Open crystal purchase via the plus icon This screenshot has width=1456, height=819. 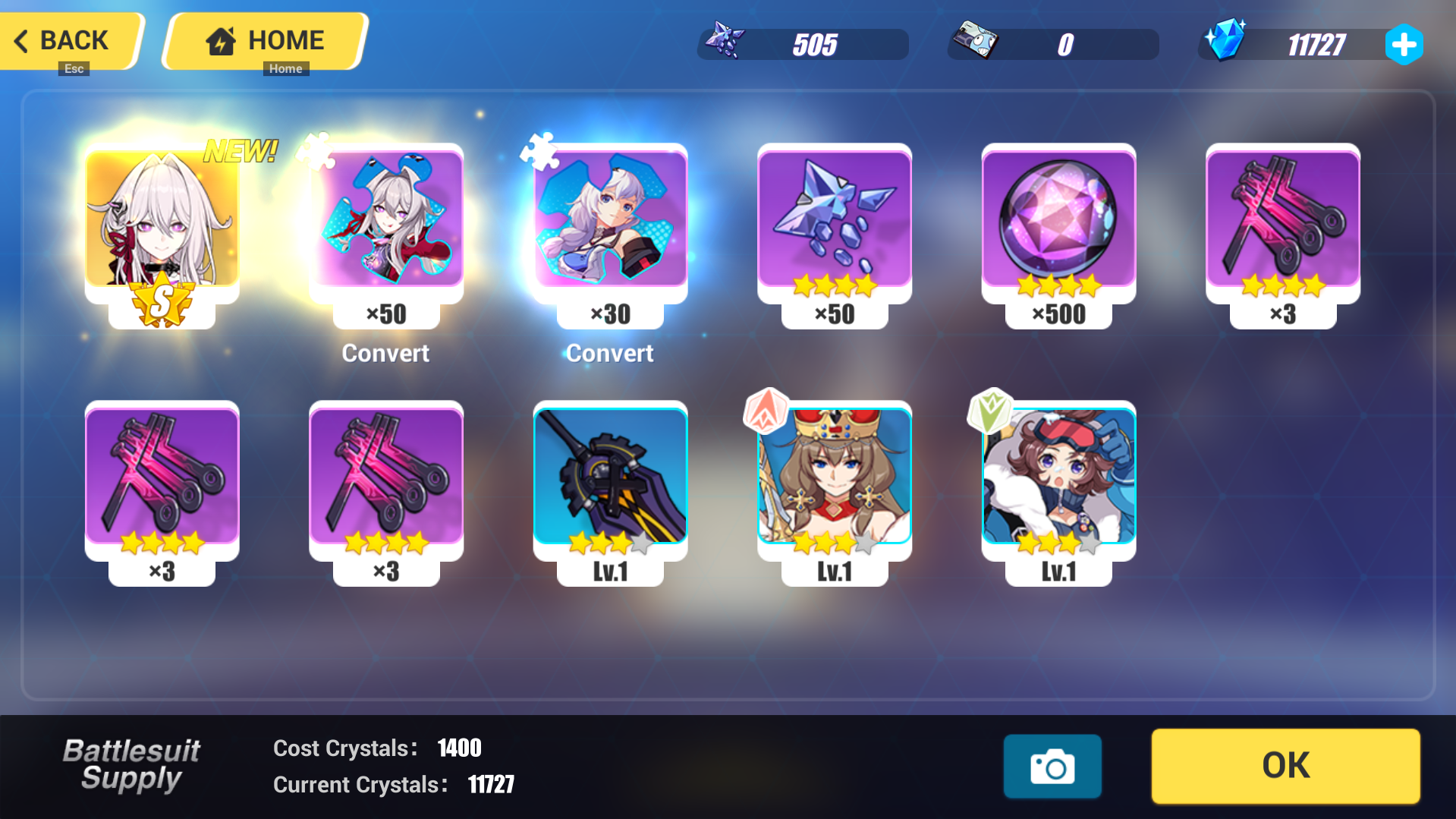[1405, 44]
